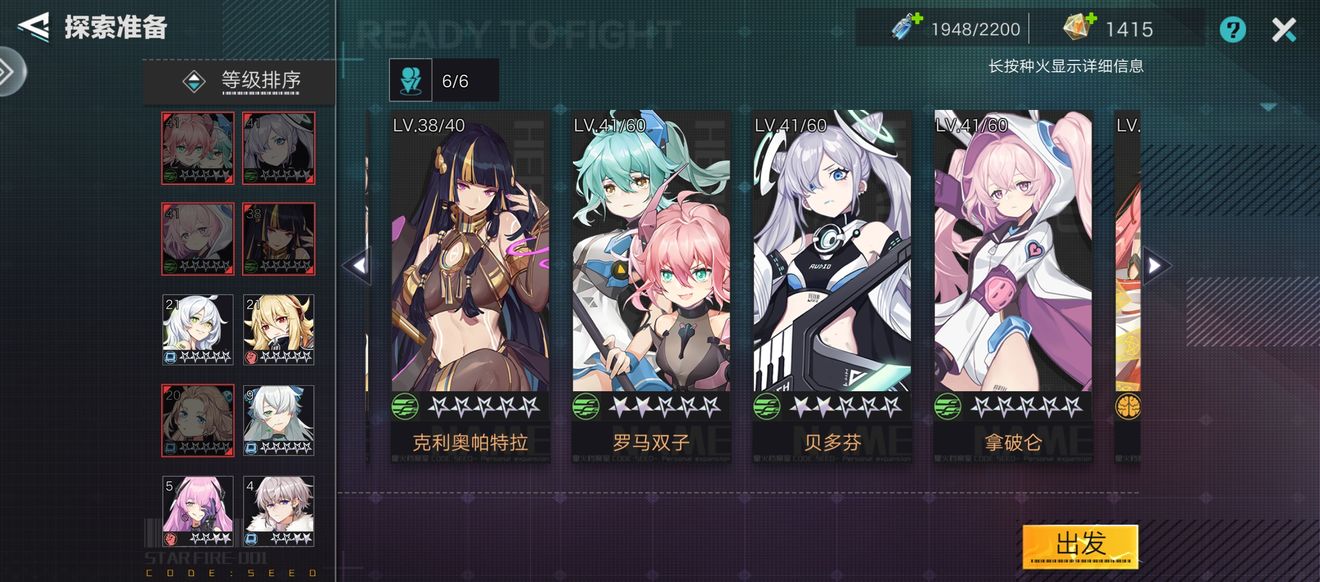Choose the level 9 silver-haired roster portrait
The width and height of the screenshot is (1320, 582).
click(x=278, y=420)
